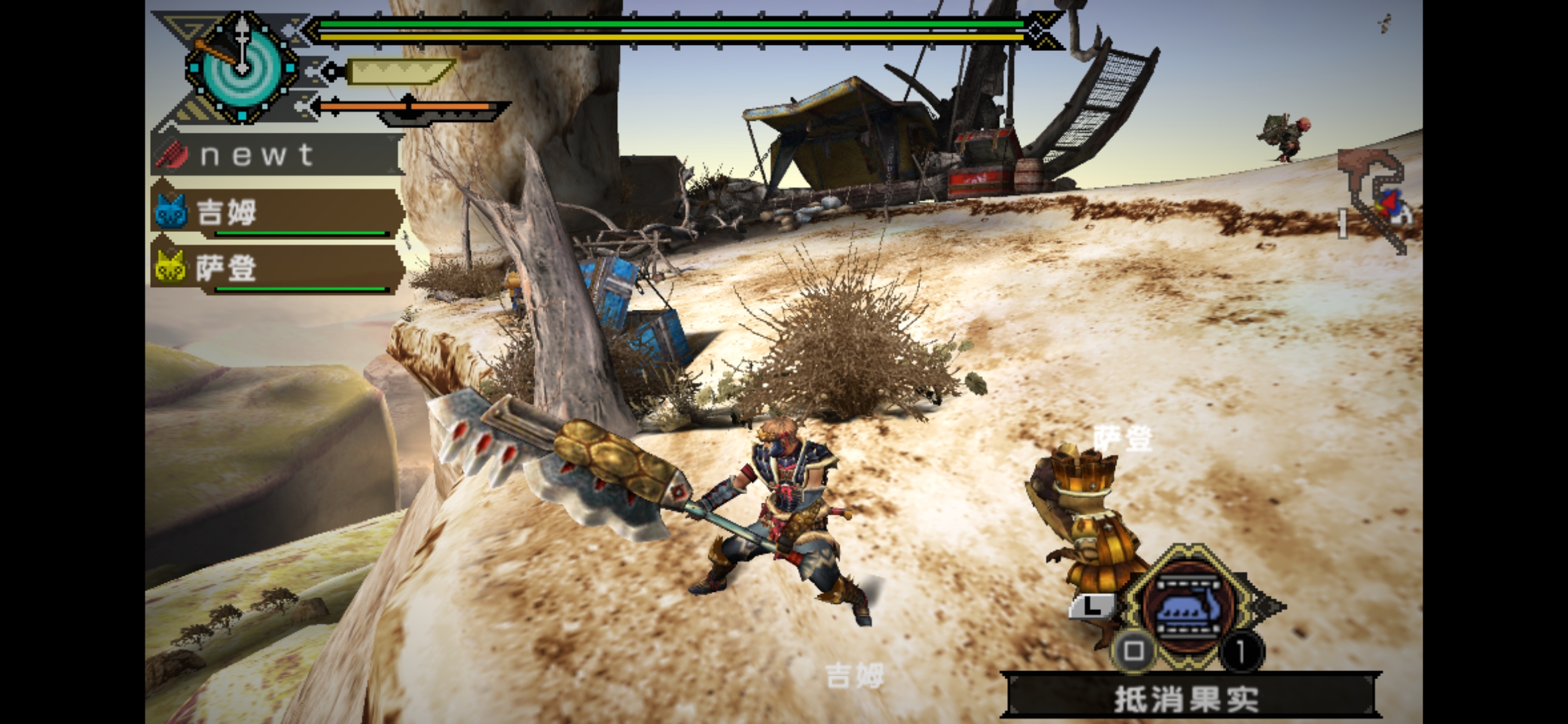Viewport: 1568px width, 724px height.
Task: Select the newt player name row
Action: 276,155
